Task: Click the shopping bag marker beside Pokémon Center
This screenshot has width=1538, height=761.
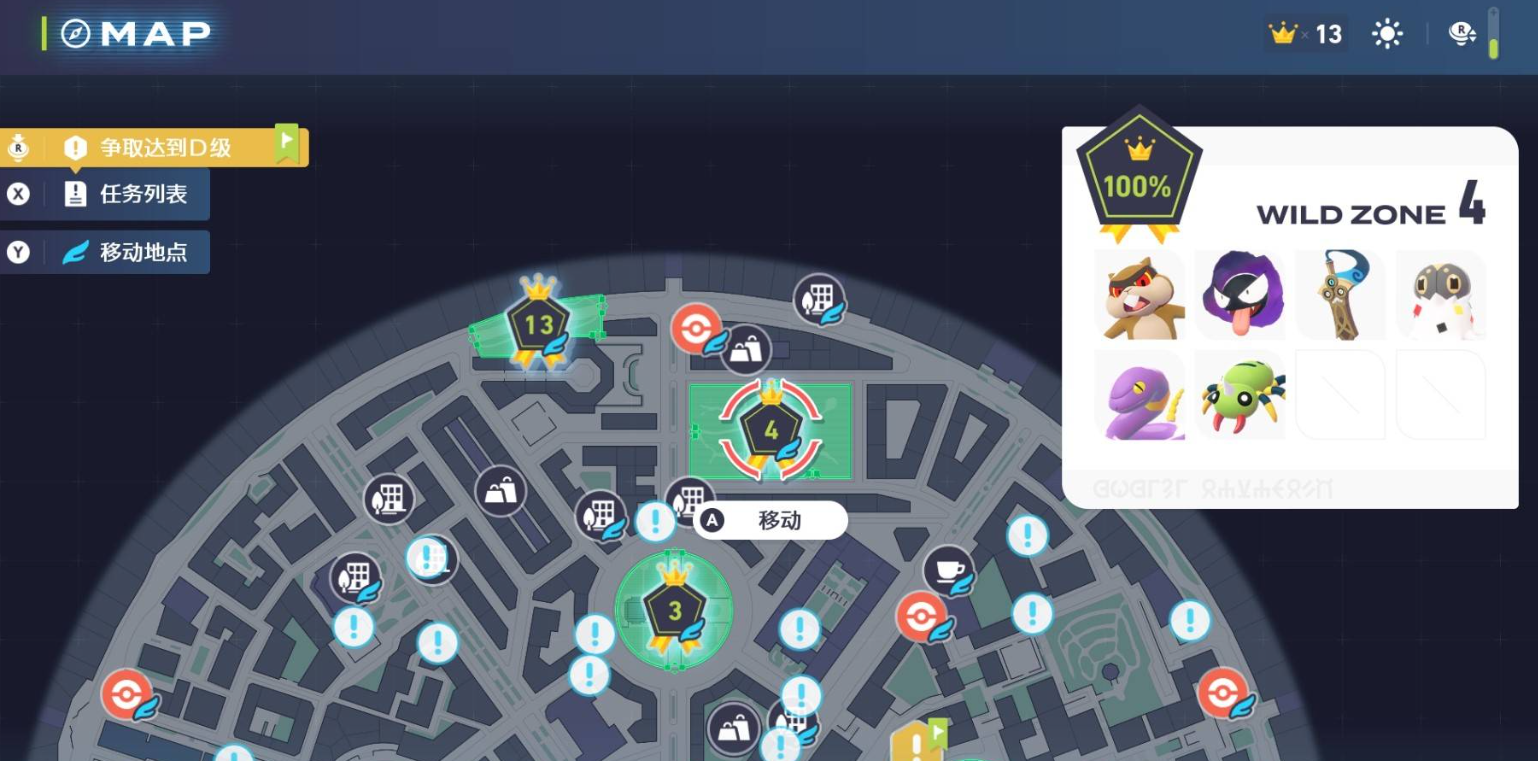Action: 746,350
